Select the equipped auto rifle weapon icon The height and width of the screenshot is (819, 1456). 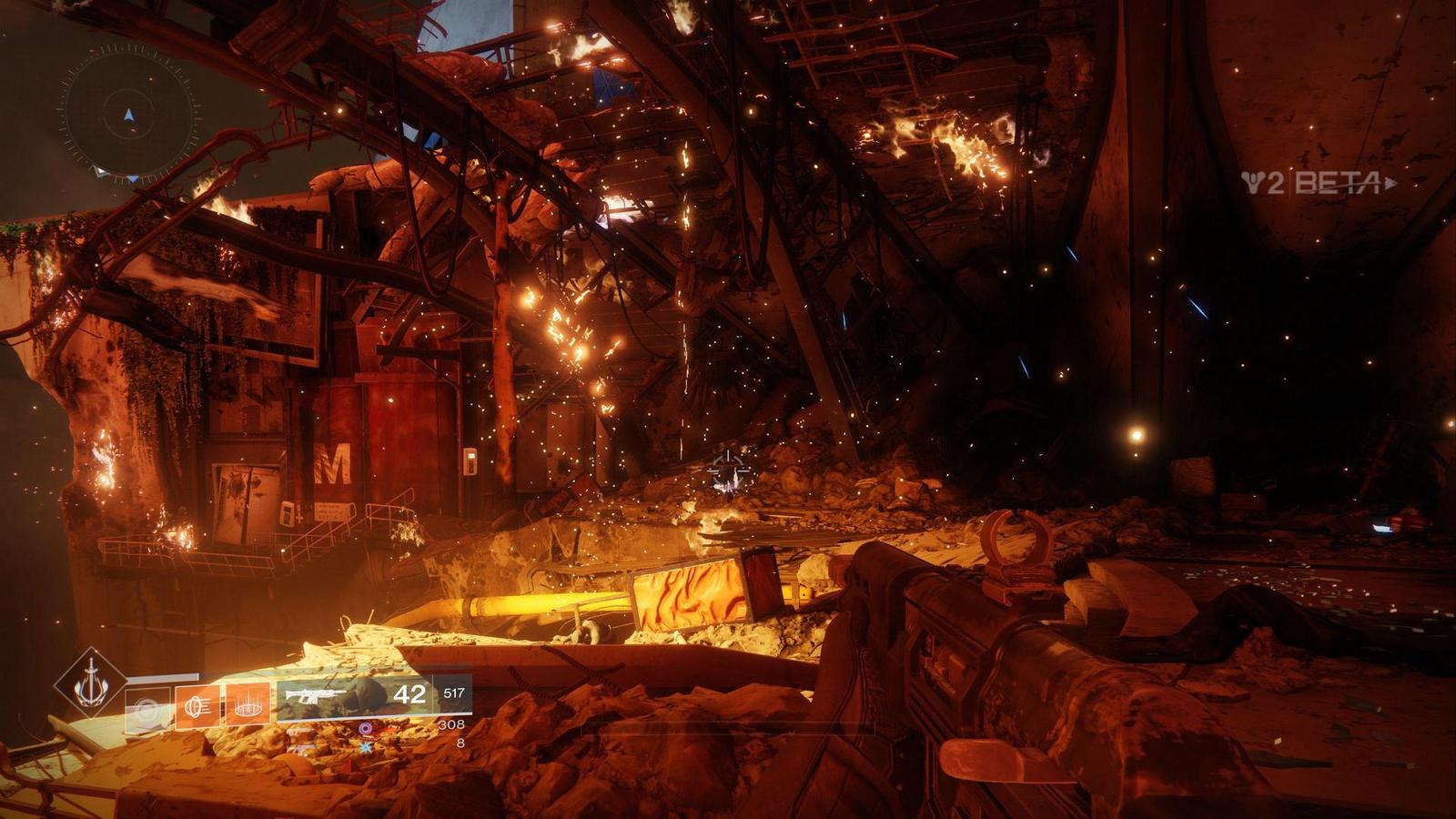point(315,696)
